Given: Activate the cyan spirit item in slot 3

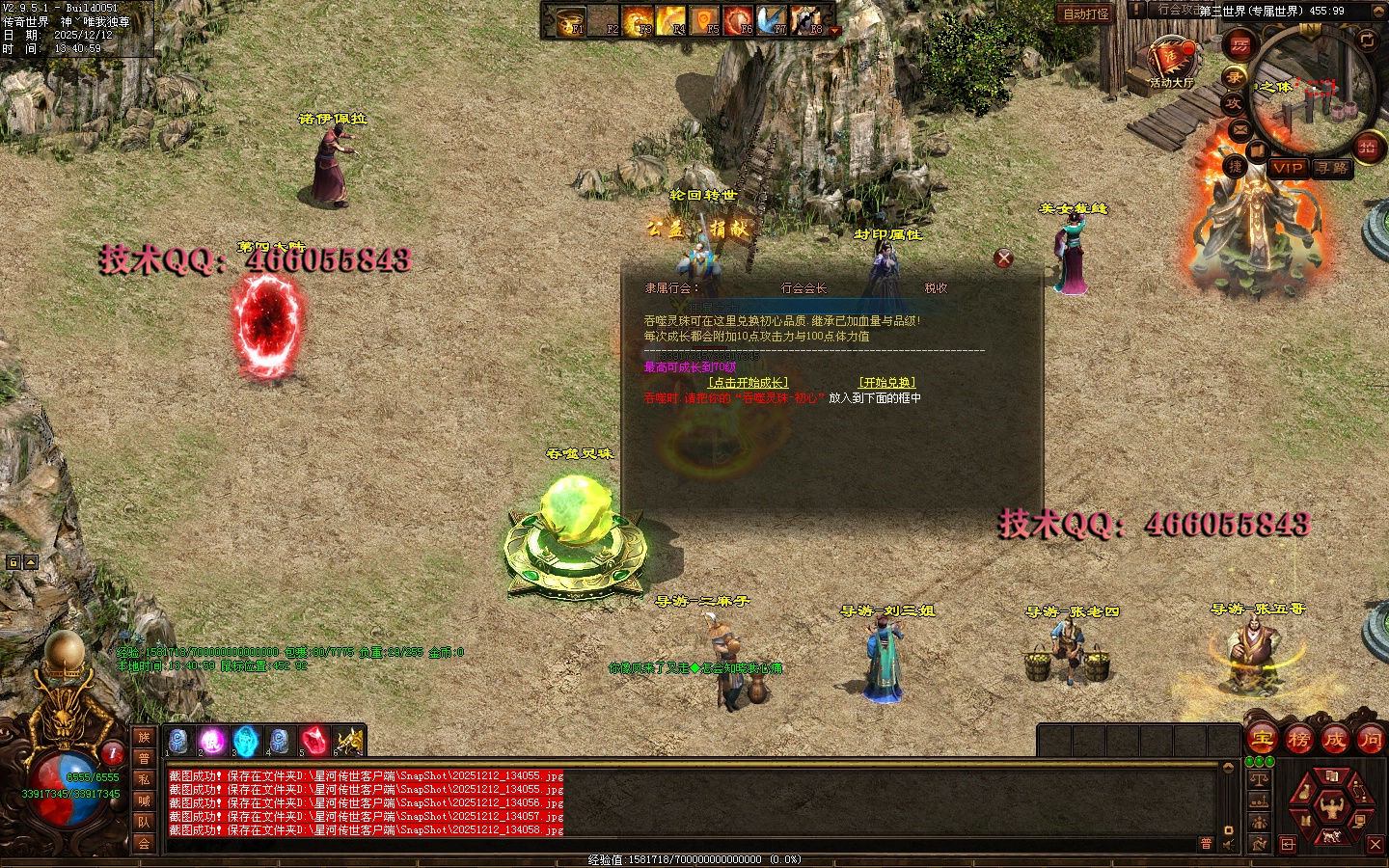Looking at the screenshot, I should 246,741.
